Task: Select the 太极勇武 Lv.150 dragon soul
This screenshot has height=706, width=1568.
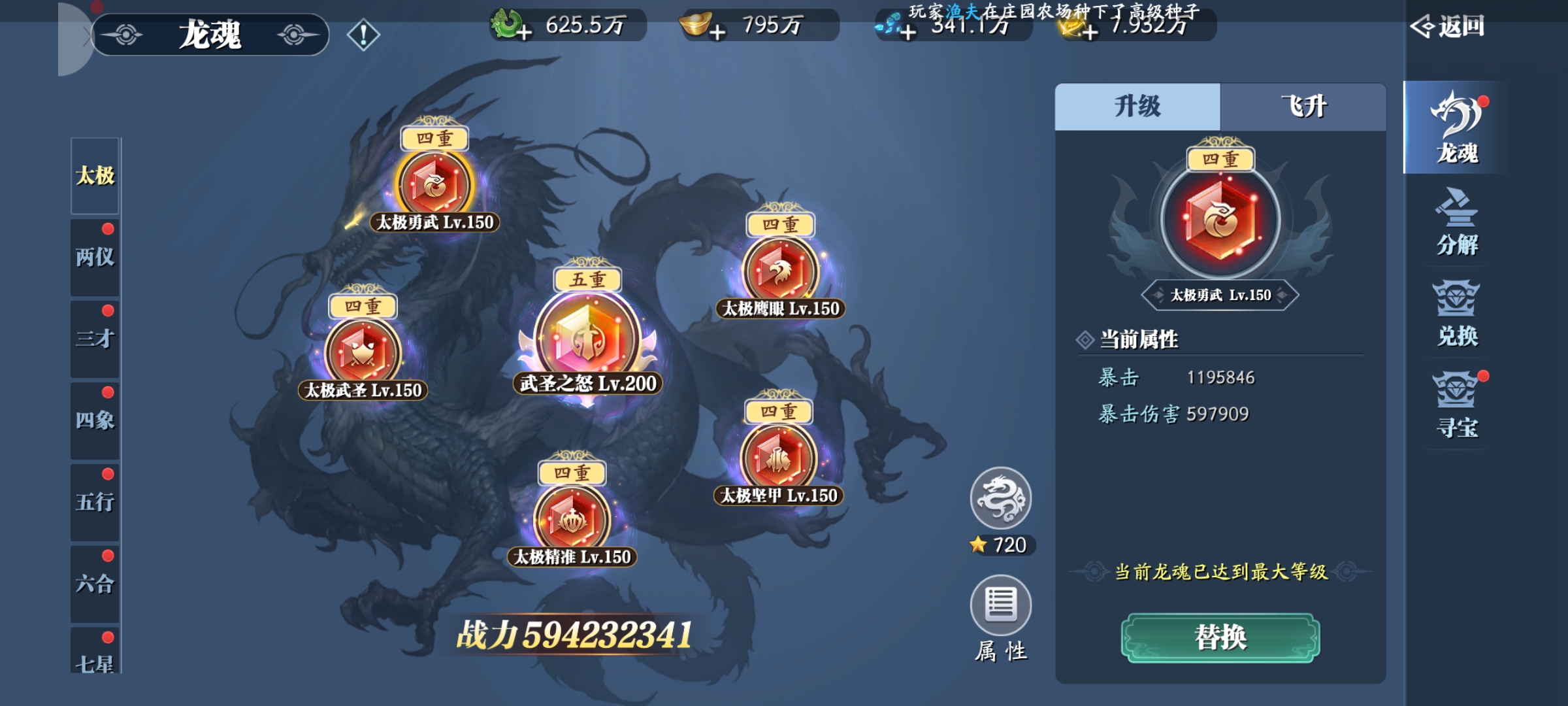Action: click(434, 185)
